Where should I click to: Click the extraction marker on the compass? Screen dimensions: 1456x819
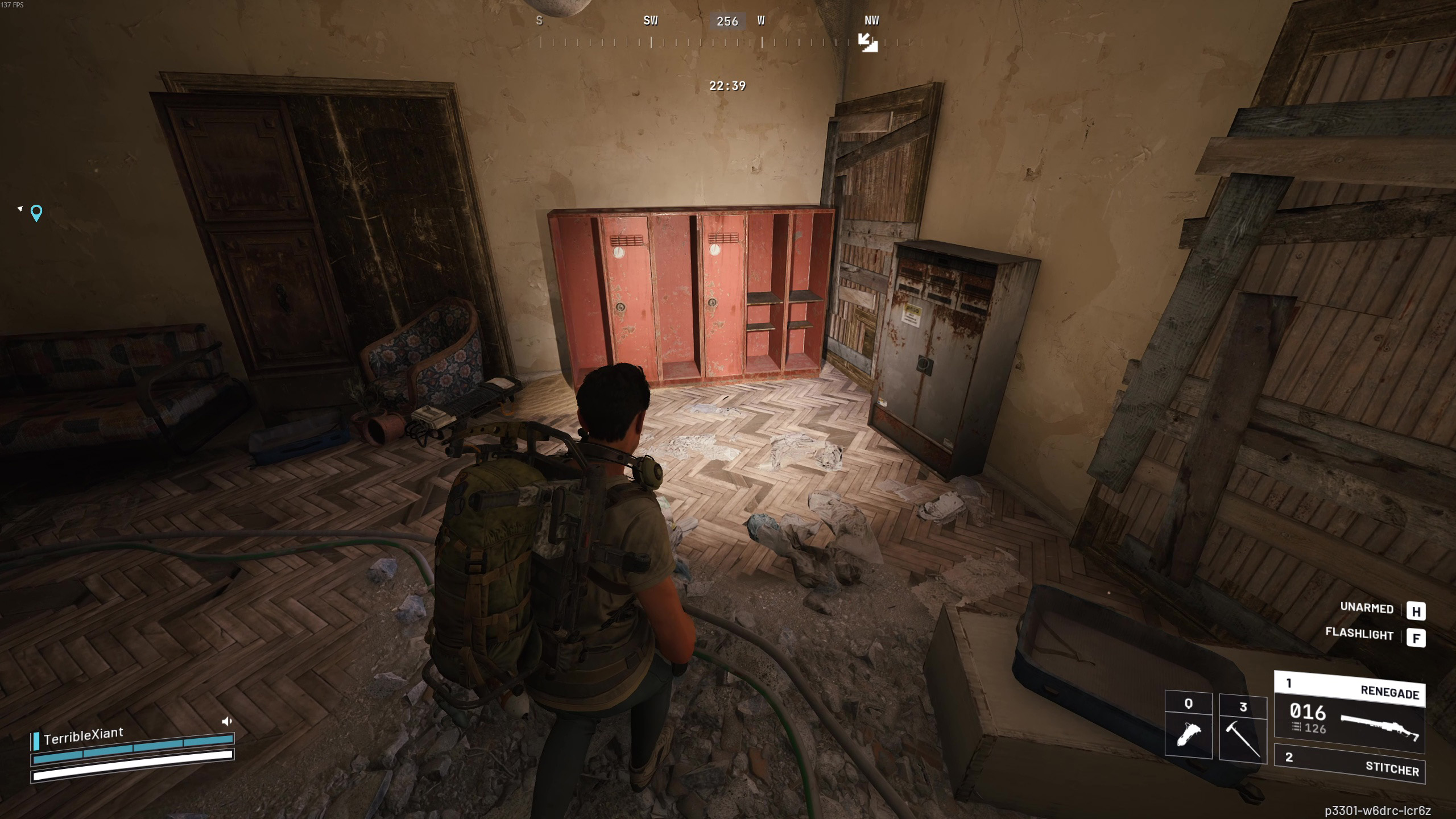[867, 42]
